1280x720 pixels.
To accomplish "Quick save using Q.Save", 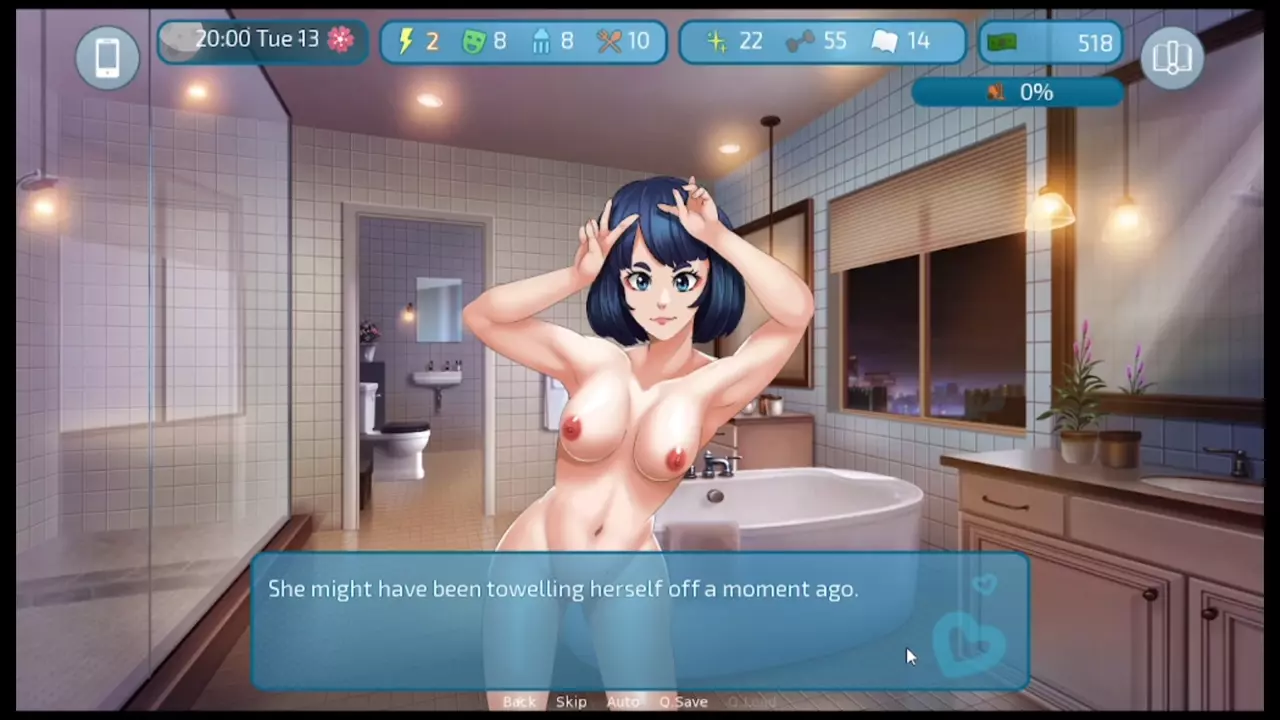I will pos(684,702).
